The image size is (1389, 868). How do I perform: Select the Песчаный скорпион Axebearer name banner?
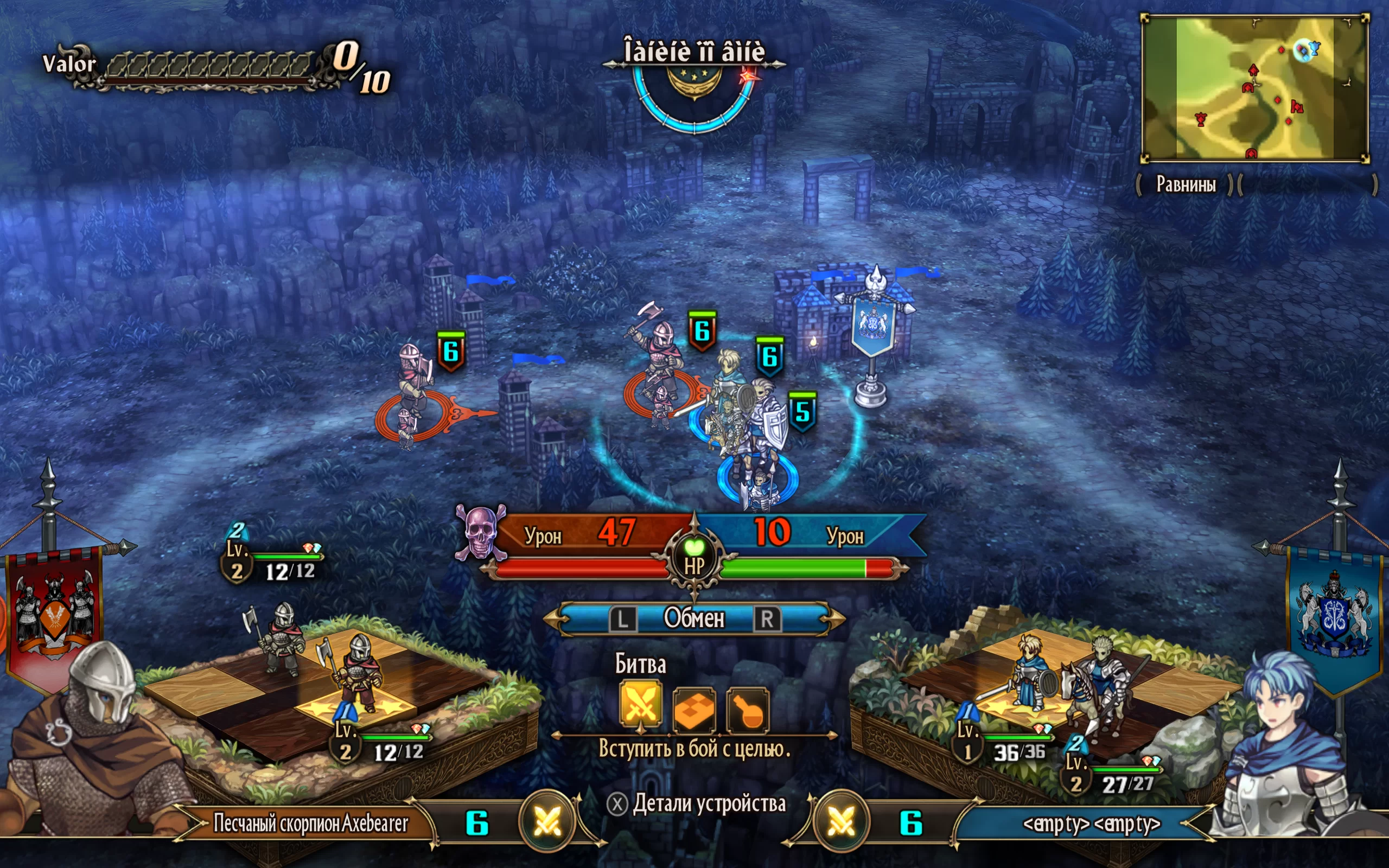point(310,823)
